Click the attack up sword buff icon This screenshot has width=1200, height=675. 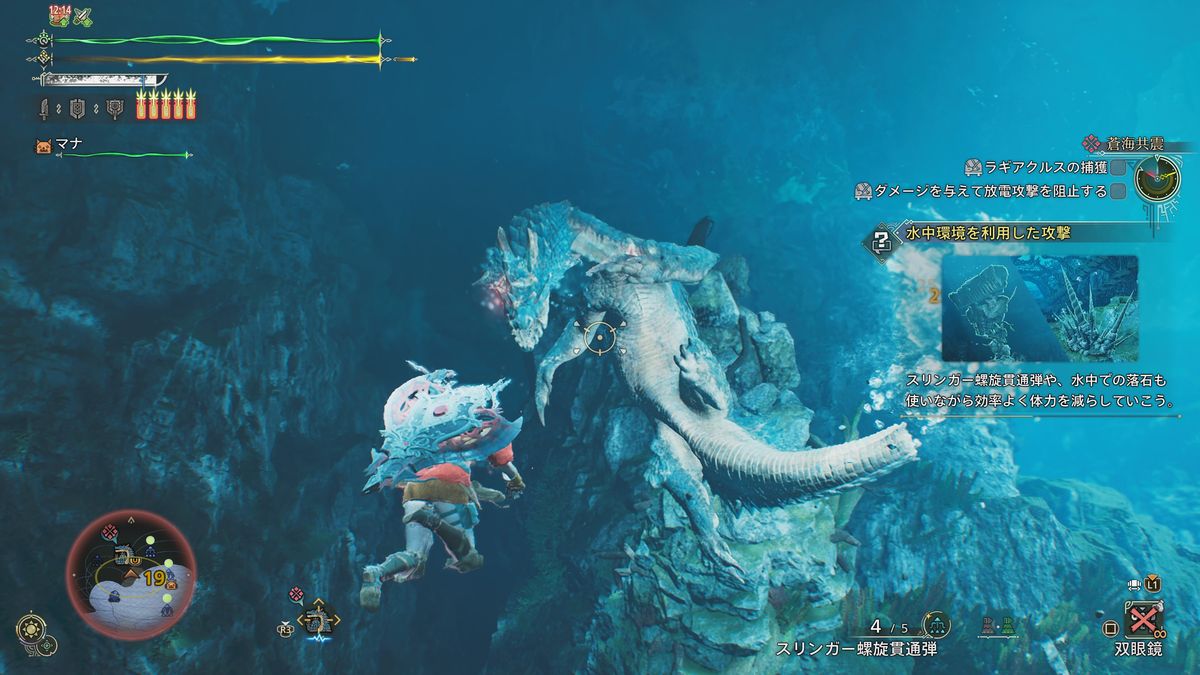(83, 16)
